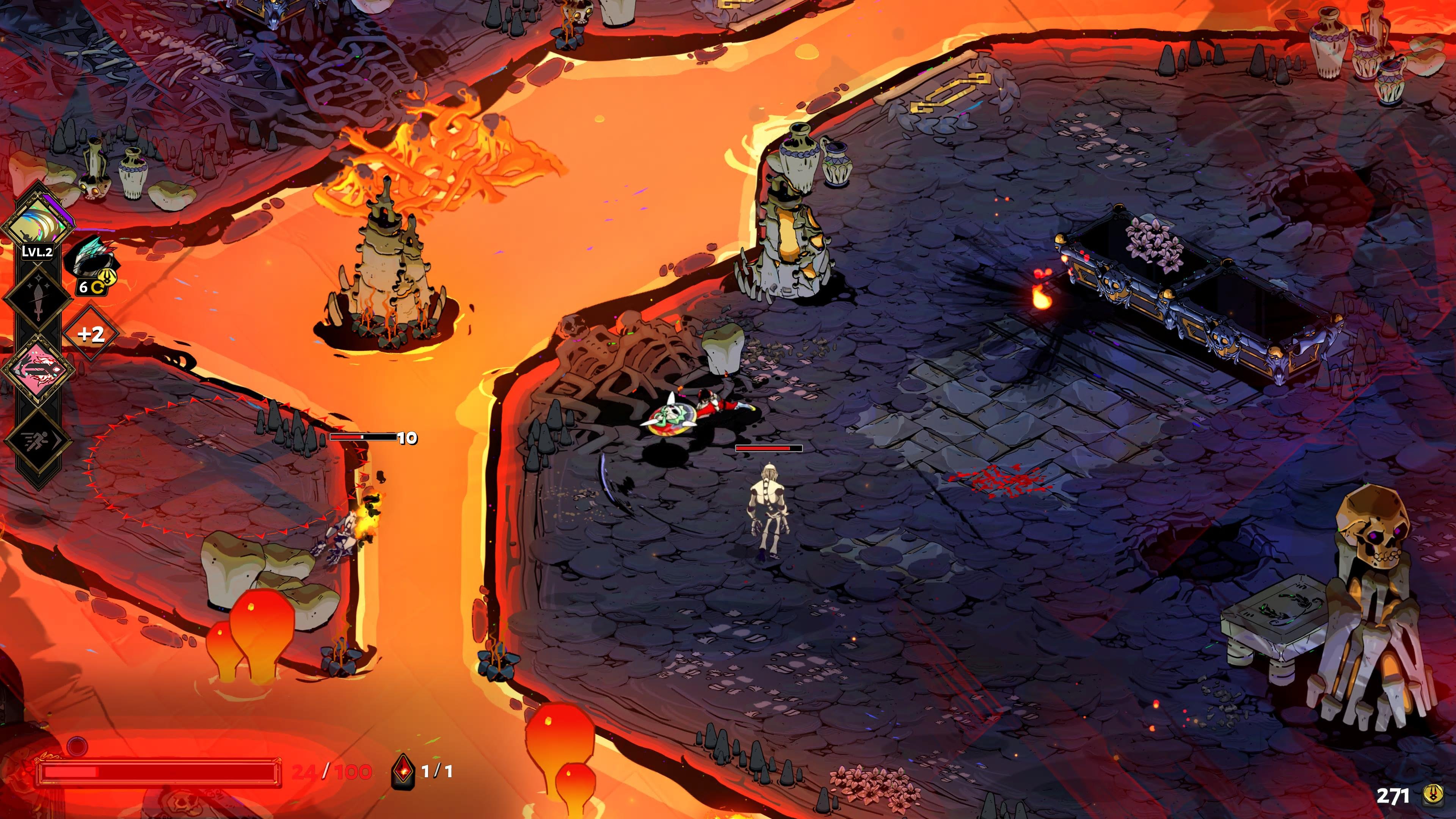Open the +2 extra boons diamond
The image size is (1456, 819).
91,334
